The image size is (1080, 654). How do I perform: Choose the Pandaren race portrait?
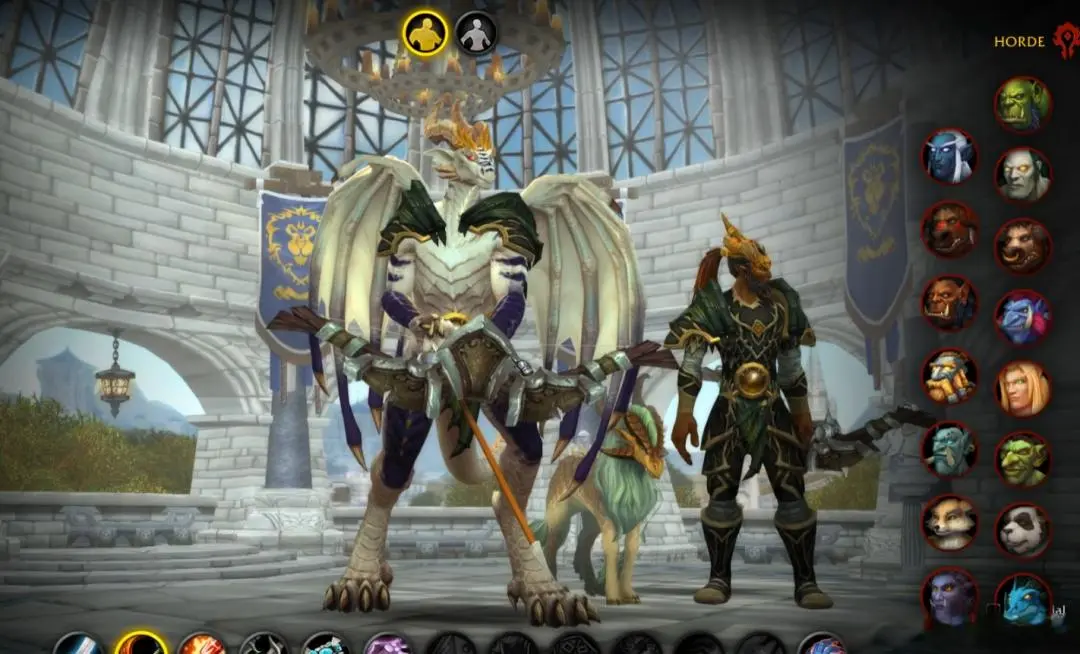[x=1022, y=530]
